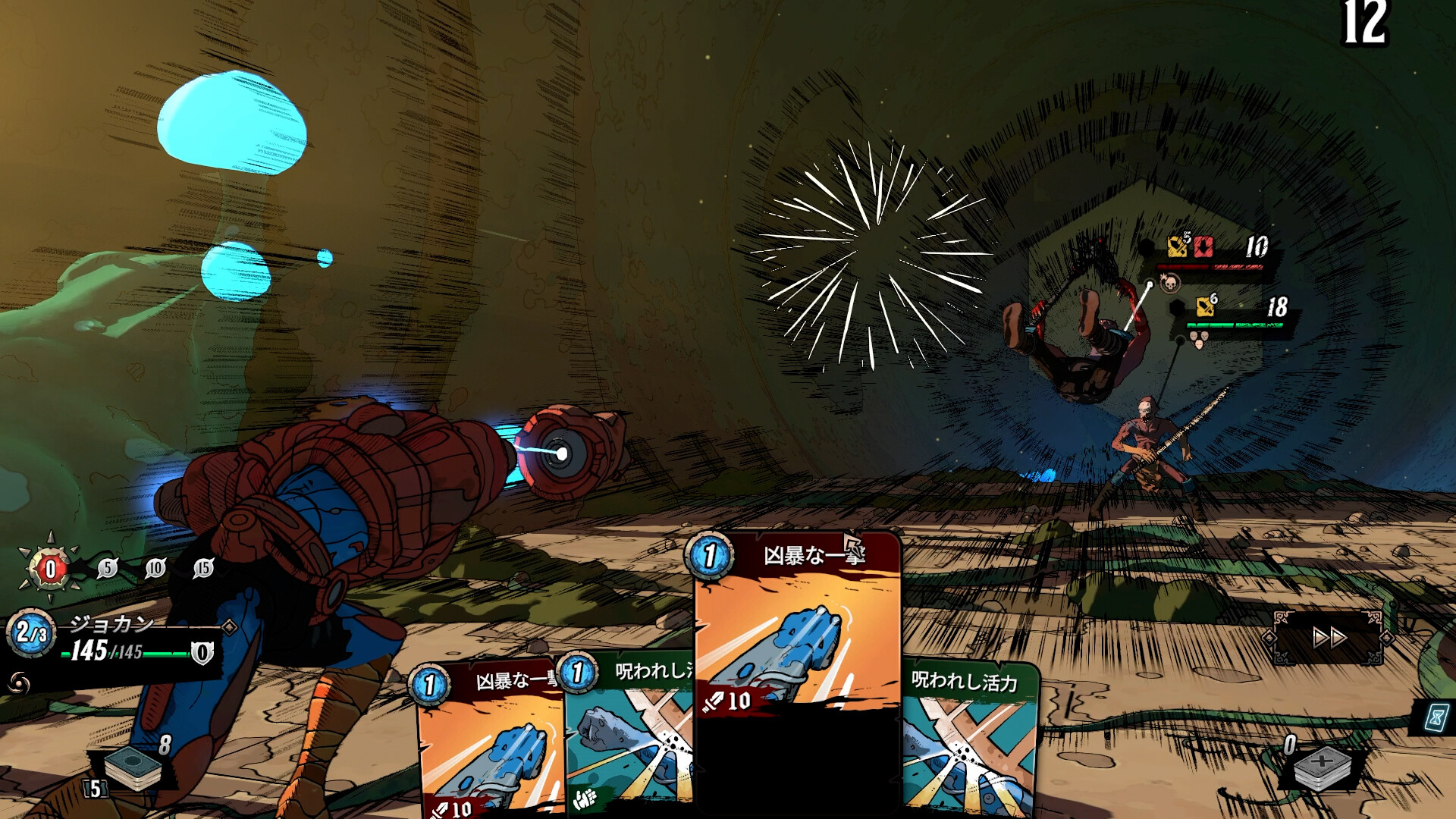Click the hourglass icon on the right edge
The width and height of the screenshot is (1456, 819).
(1436, 717)
